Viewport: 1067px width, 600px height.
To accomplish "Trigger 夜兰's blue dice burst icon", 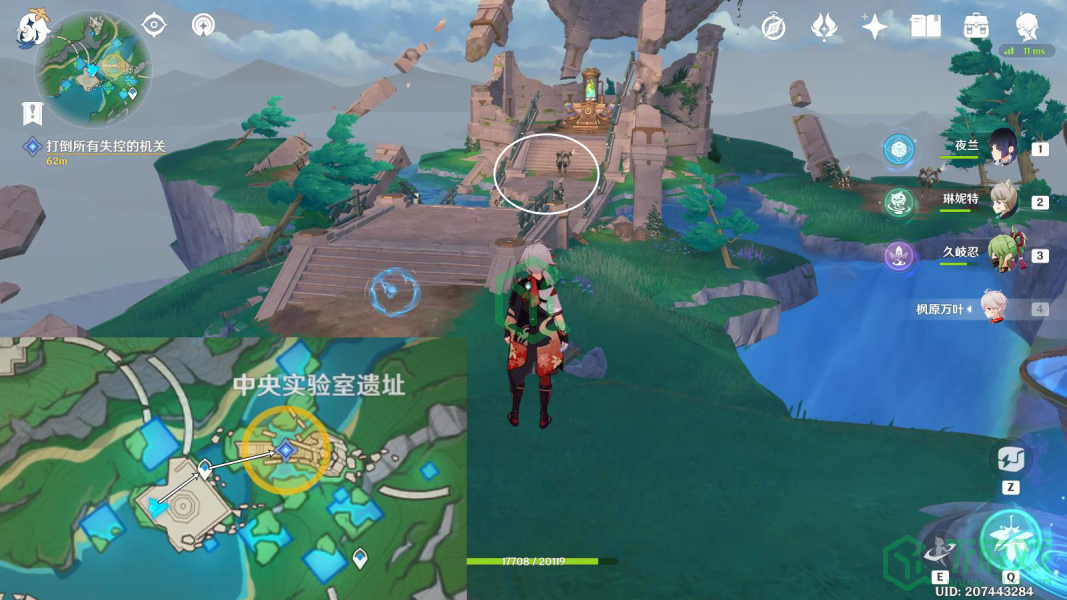I will 899,150.
